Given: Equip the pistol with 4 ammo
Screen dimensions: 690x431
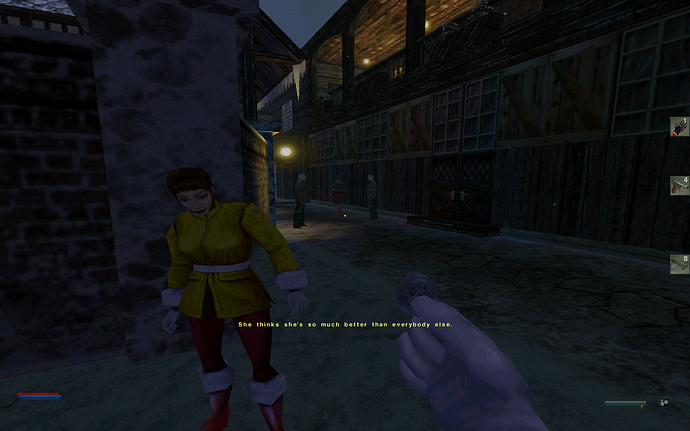Looking at the screenshot, I should pyautogui.click(x=680, y=186).
